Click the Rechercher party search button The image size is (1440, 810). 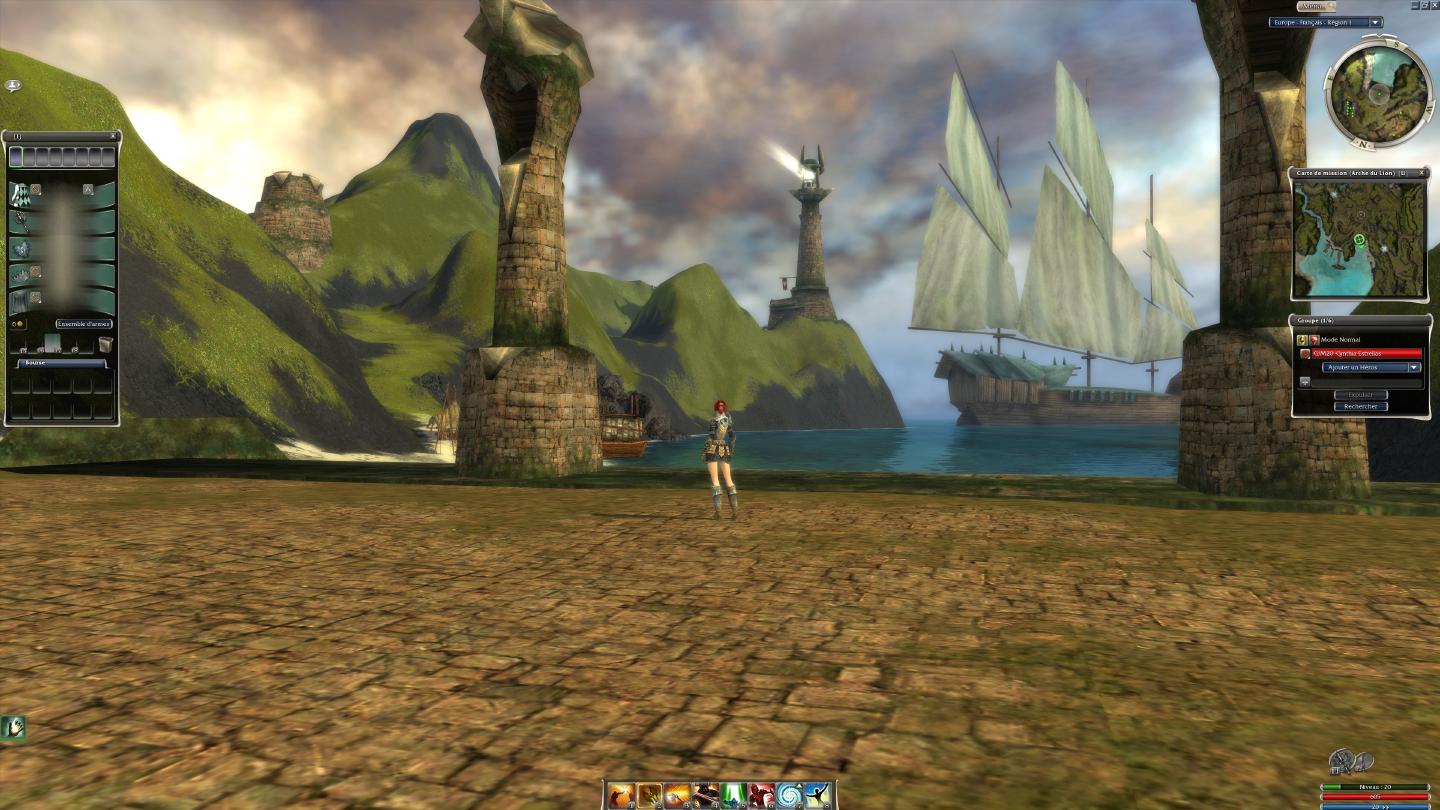point(1360,406)
